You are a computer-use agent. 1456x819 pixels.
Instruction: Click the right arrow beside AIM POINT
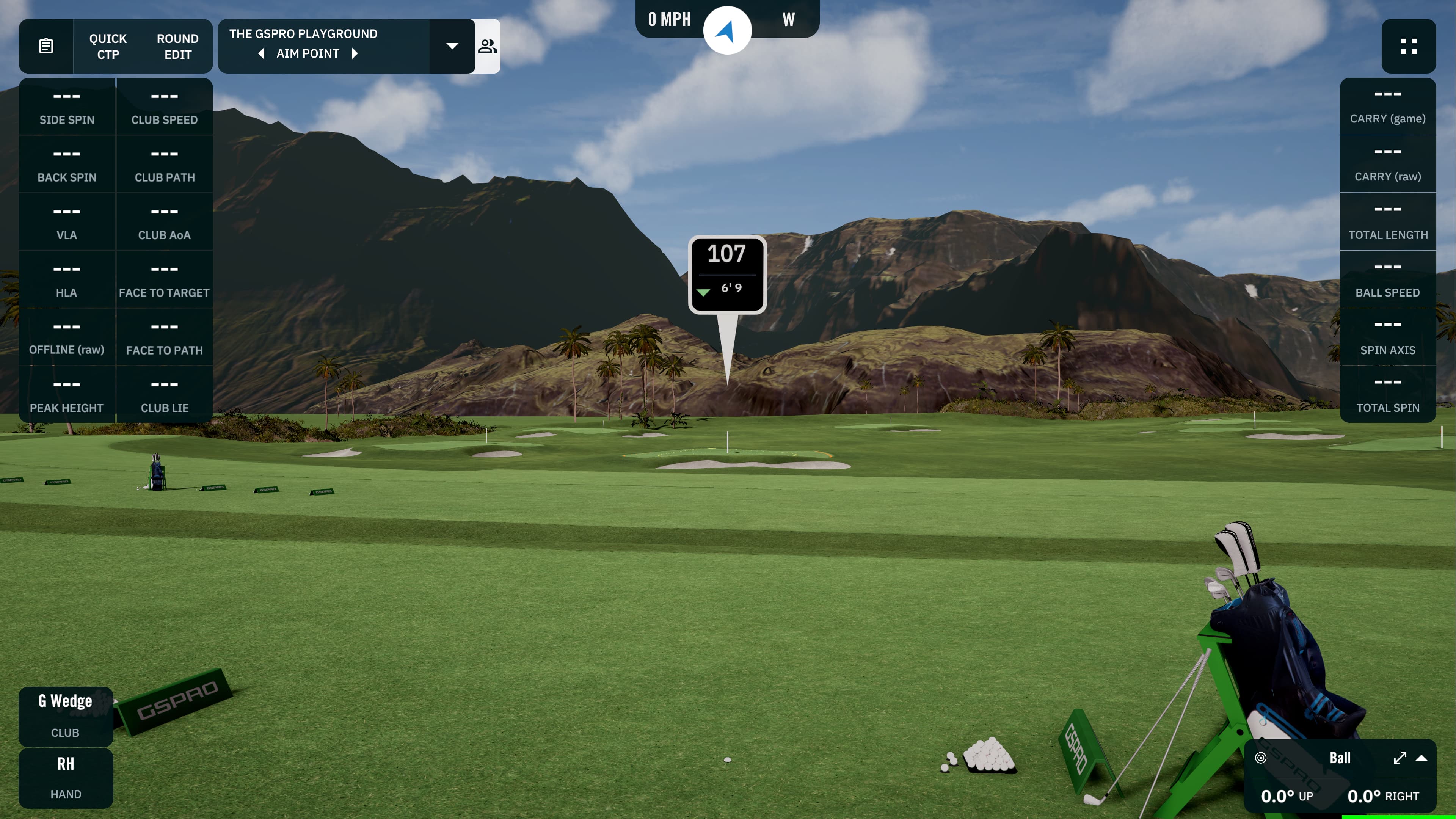(355, 53)
